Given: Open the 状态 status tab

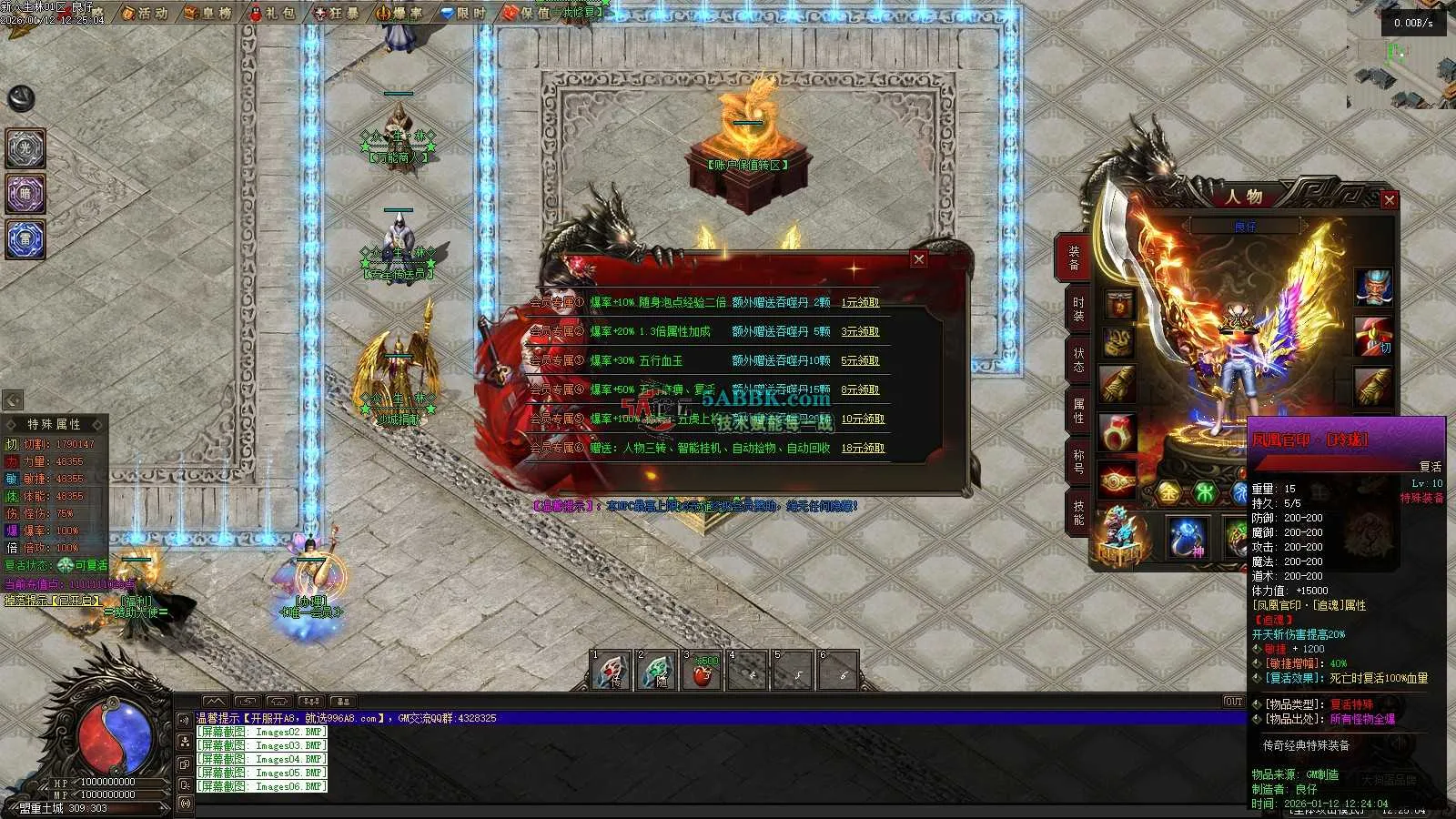Looking at the screenshot, I should pyautogui.click(x=1078, y=360).
